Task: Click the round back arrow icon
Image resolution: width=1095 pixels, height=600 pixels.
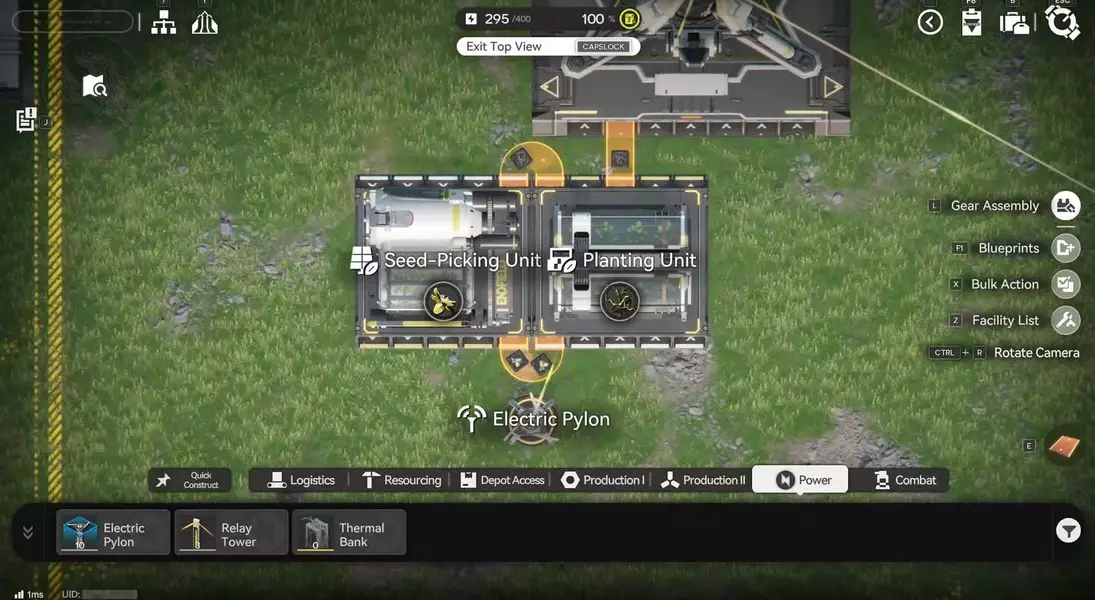Action: [930, 22]
